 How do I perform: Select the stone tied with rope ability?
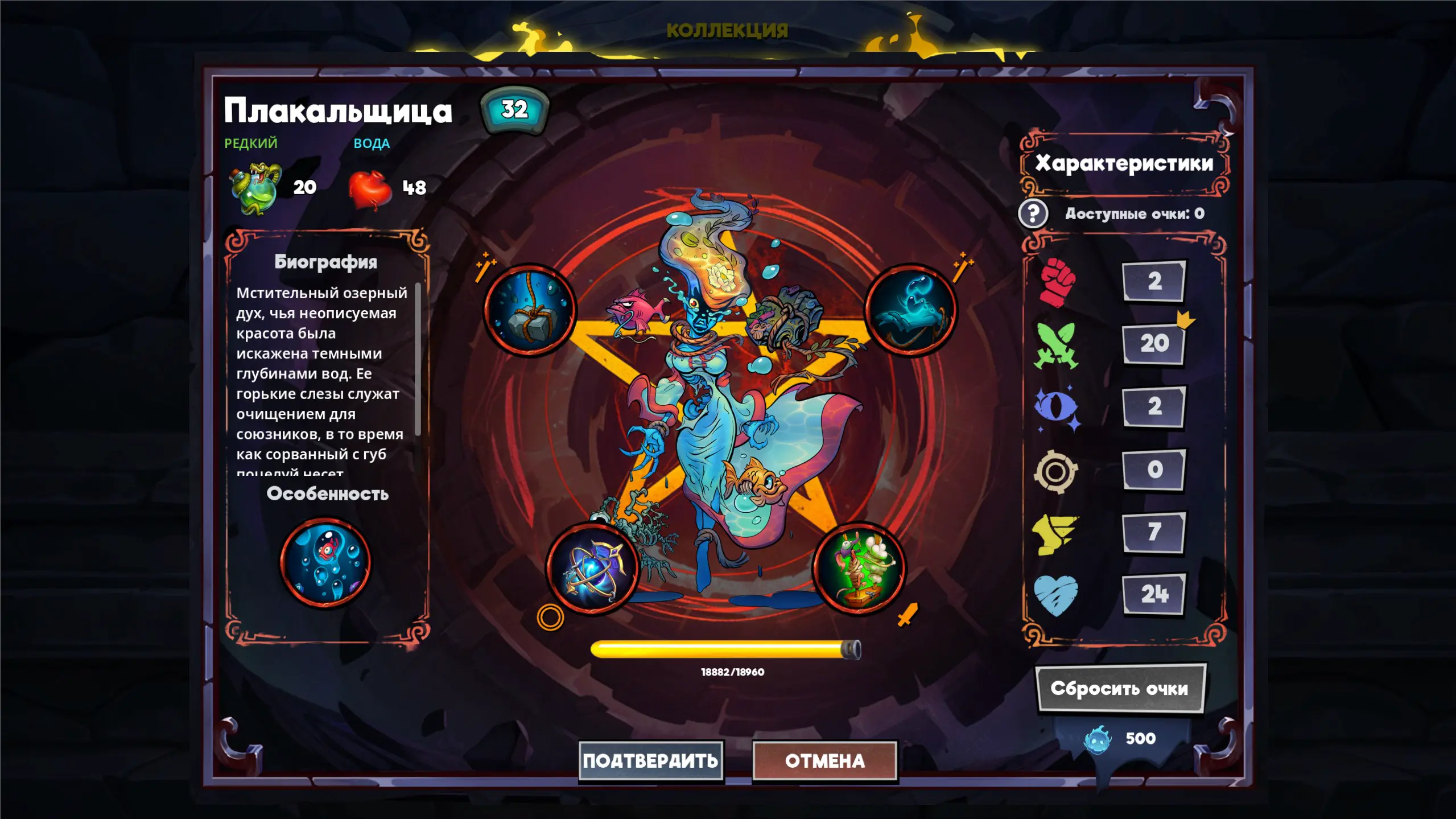tap(530, 310)
